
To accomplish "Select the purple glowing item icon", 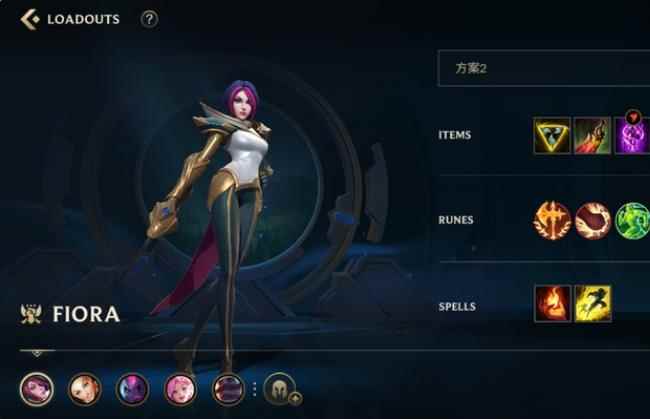I will pyautogui.click(x=632, y=136).
